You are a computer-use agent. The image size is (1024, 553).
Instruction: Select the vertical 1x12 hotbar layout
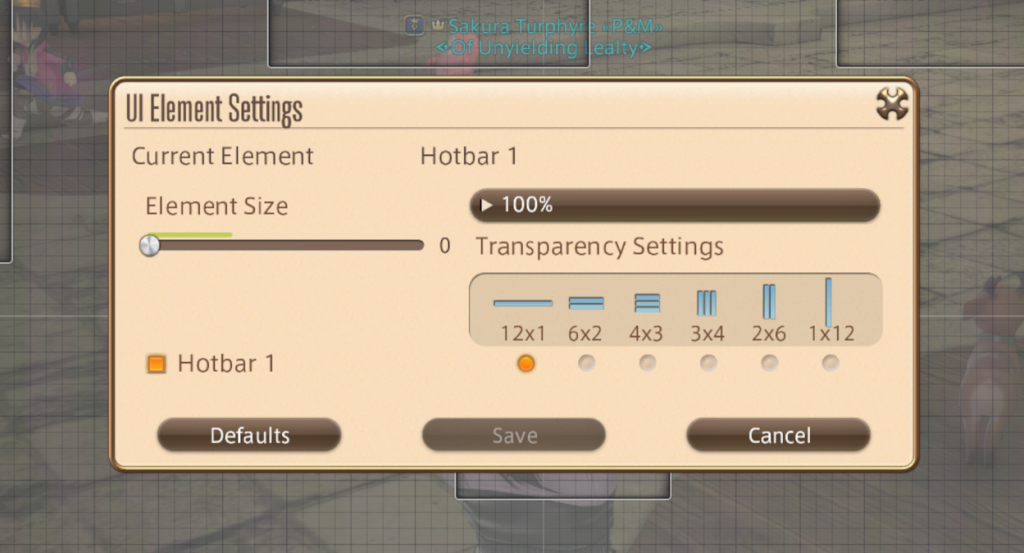830,363
